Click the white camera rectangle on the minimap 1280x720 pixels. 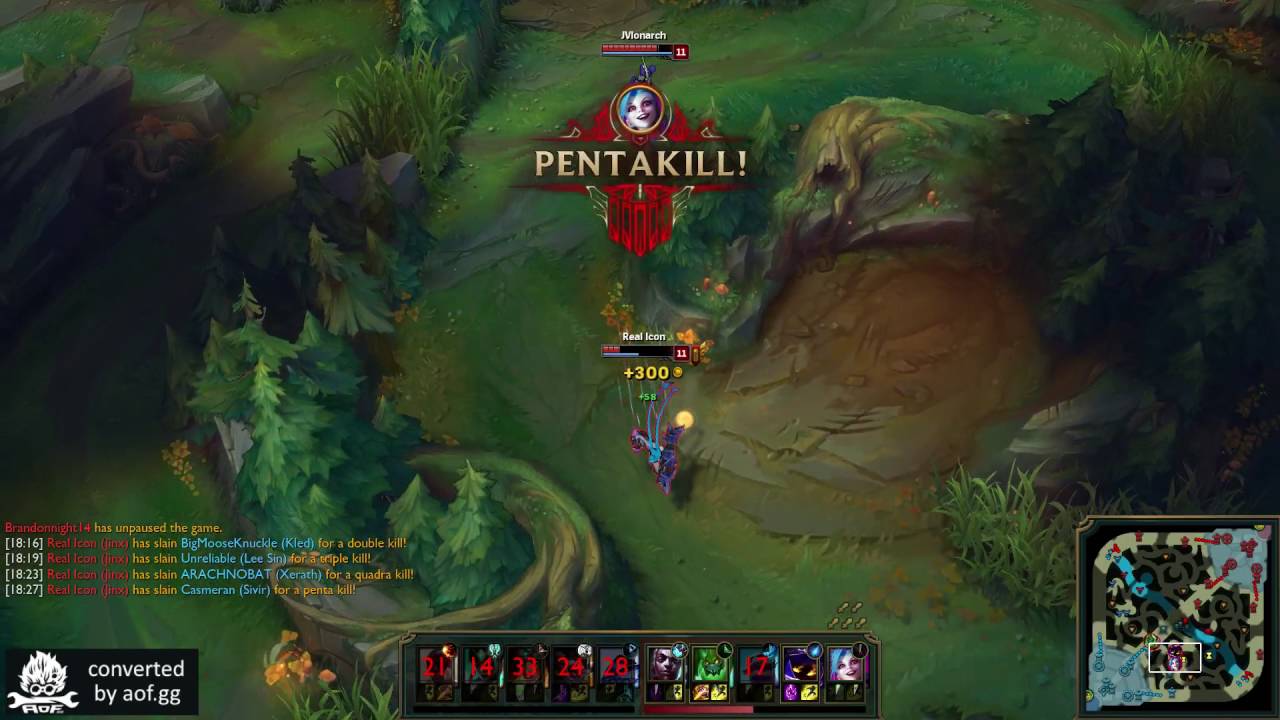(x=1175, y=656)
